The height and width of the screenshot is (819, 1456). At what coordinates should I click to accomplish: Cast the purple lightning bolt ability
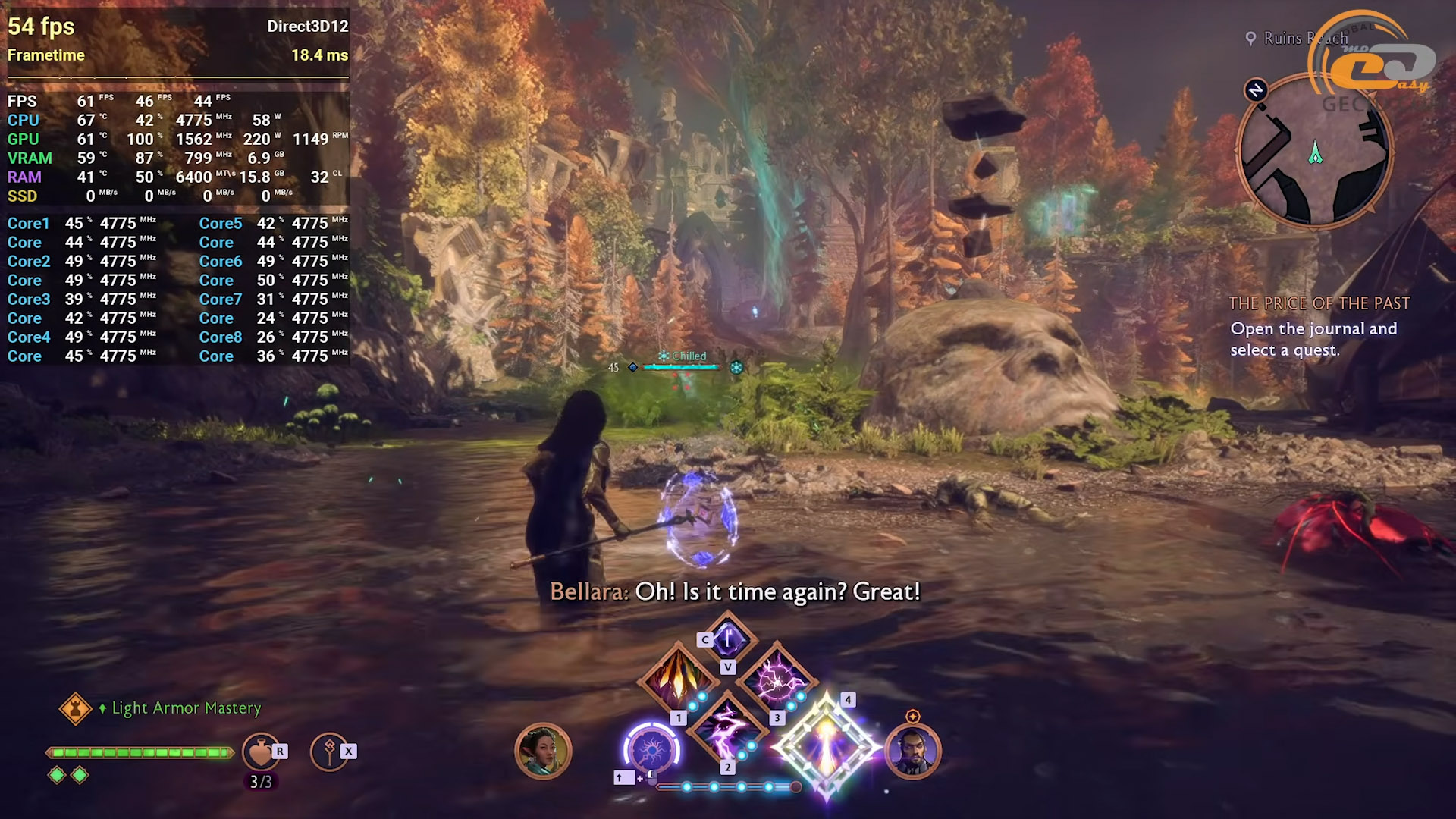click(x=726, y=730)
